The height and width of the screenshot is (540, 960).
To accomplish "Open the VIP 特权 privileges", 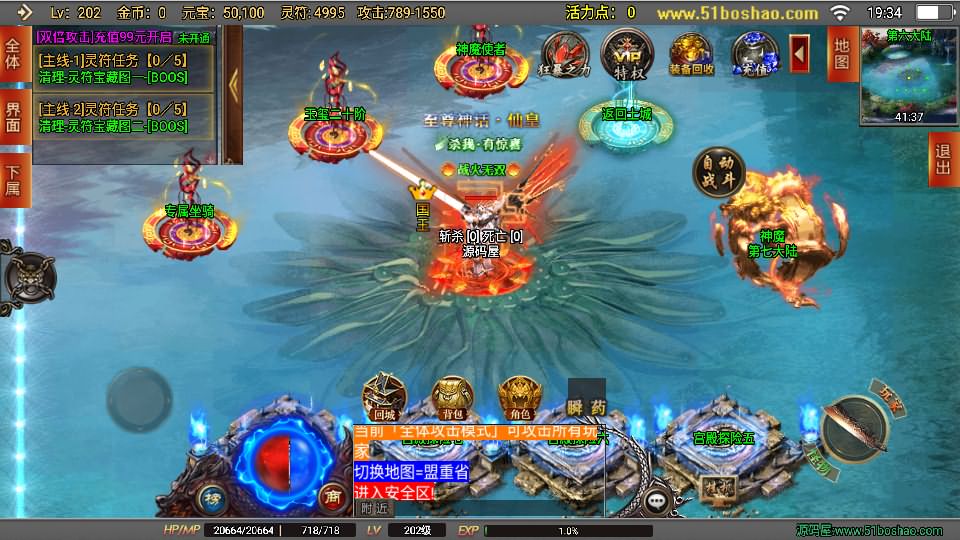I will click(627, 53).
